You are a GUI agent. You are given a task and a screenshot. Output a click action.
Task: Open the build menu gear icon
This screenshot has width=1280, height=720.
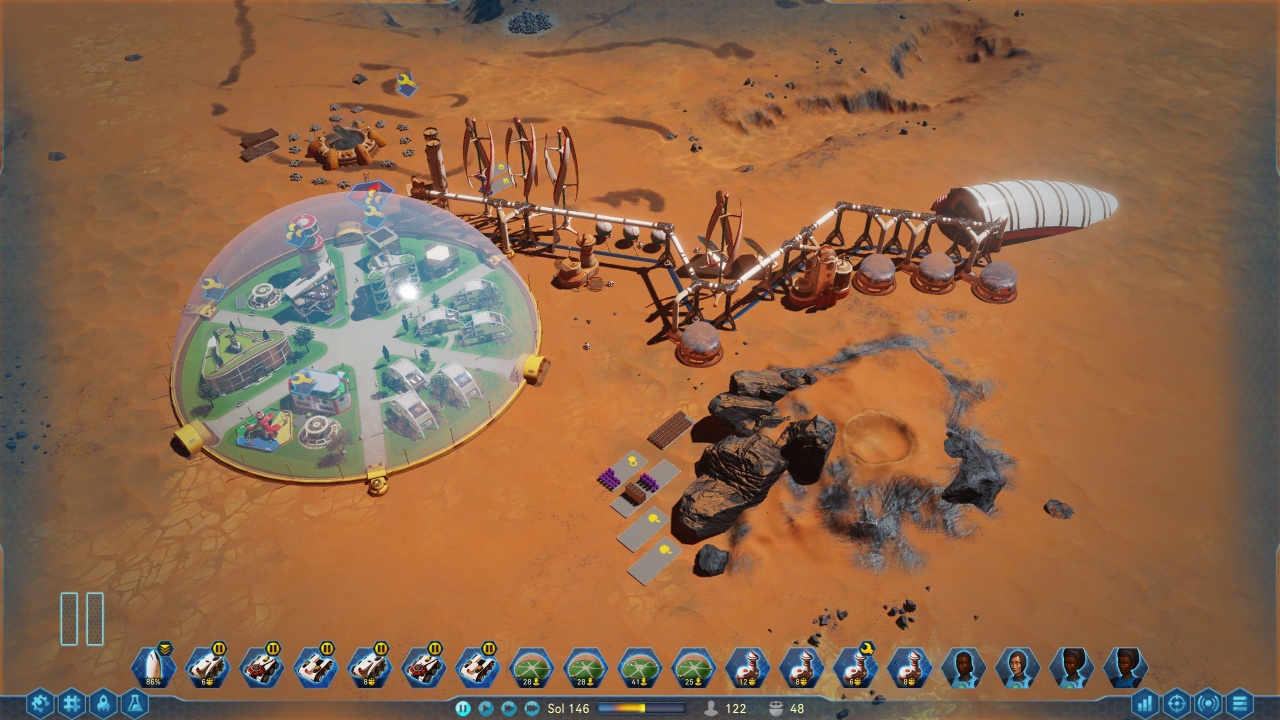[39, 703]
